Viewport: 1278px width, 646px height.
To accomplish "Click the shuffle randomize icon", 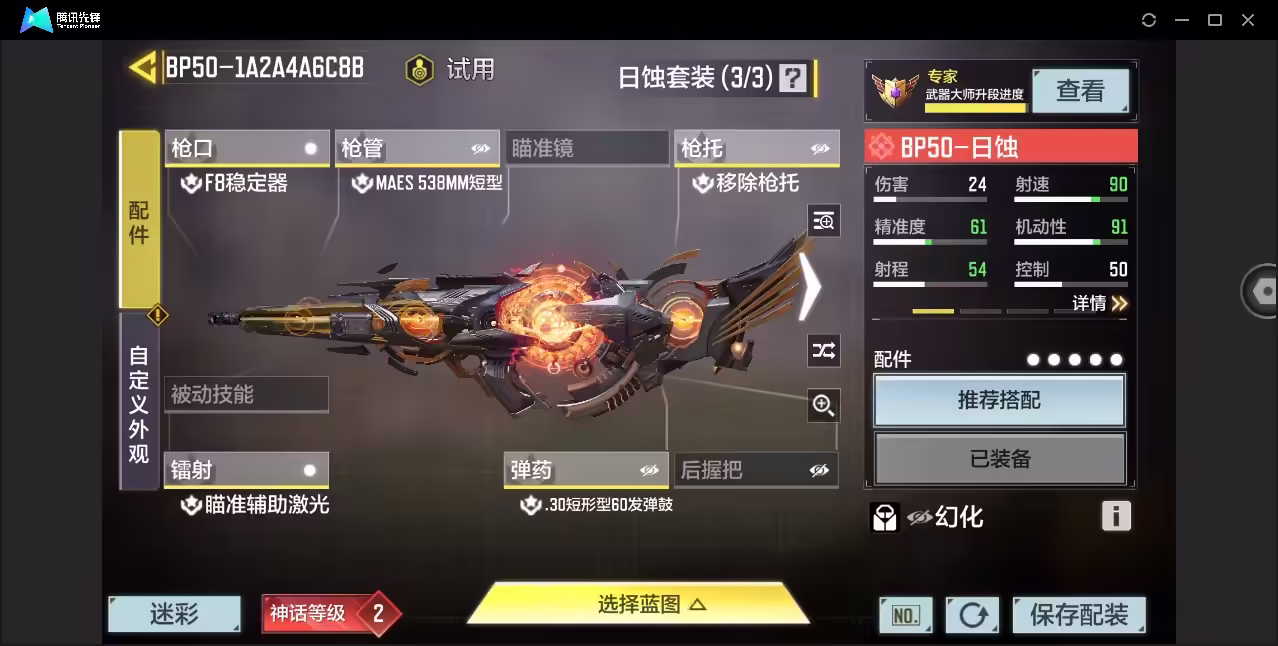I will tap(823, 350).
